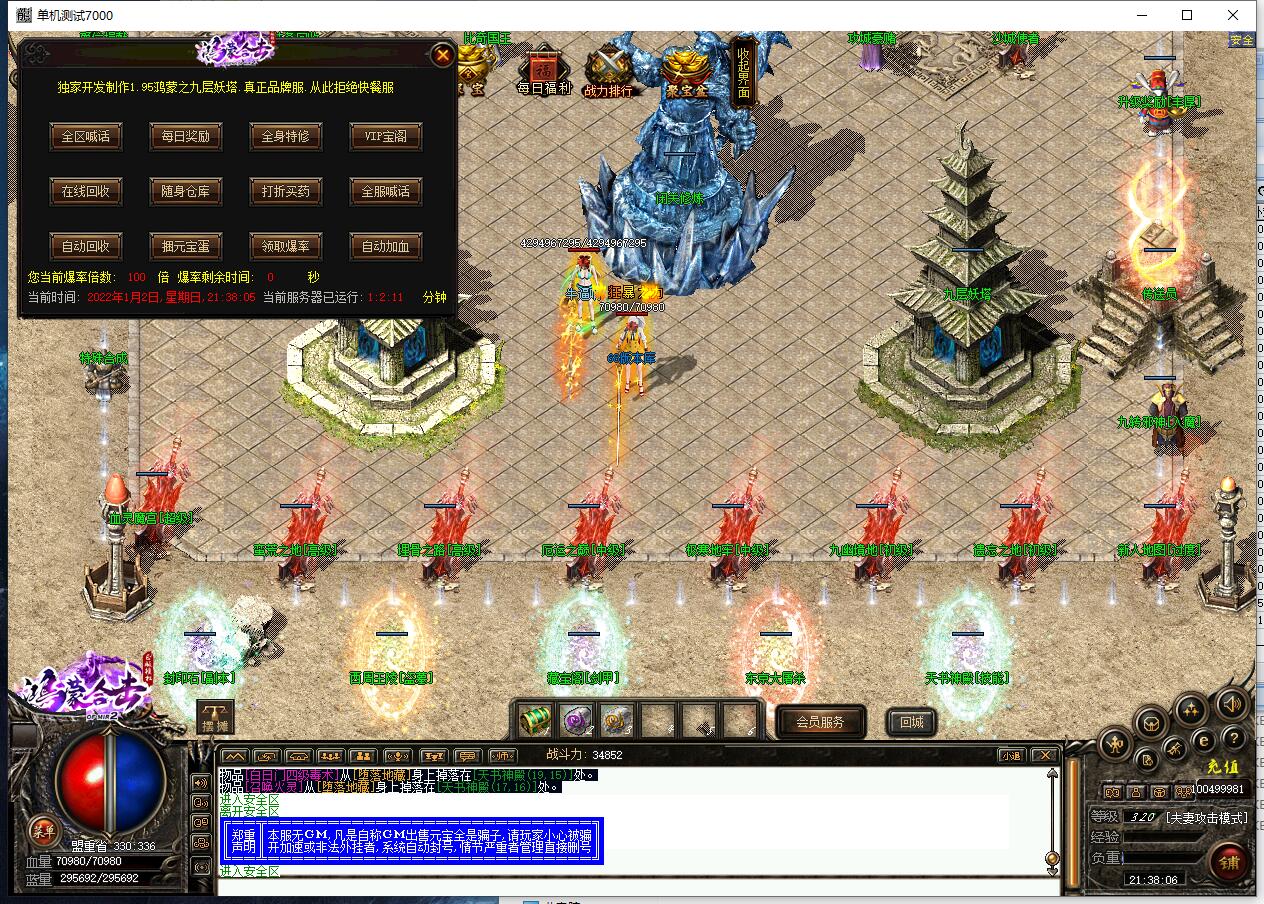Choose the 全身特修 full repair button
The image size is (1264, 904).
285,137
